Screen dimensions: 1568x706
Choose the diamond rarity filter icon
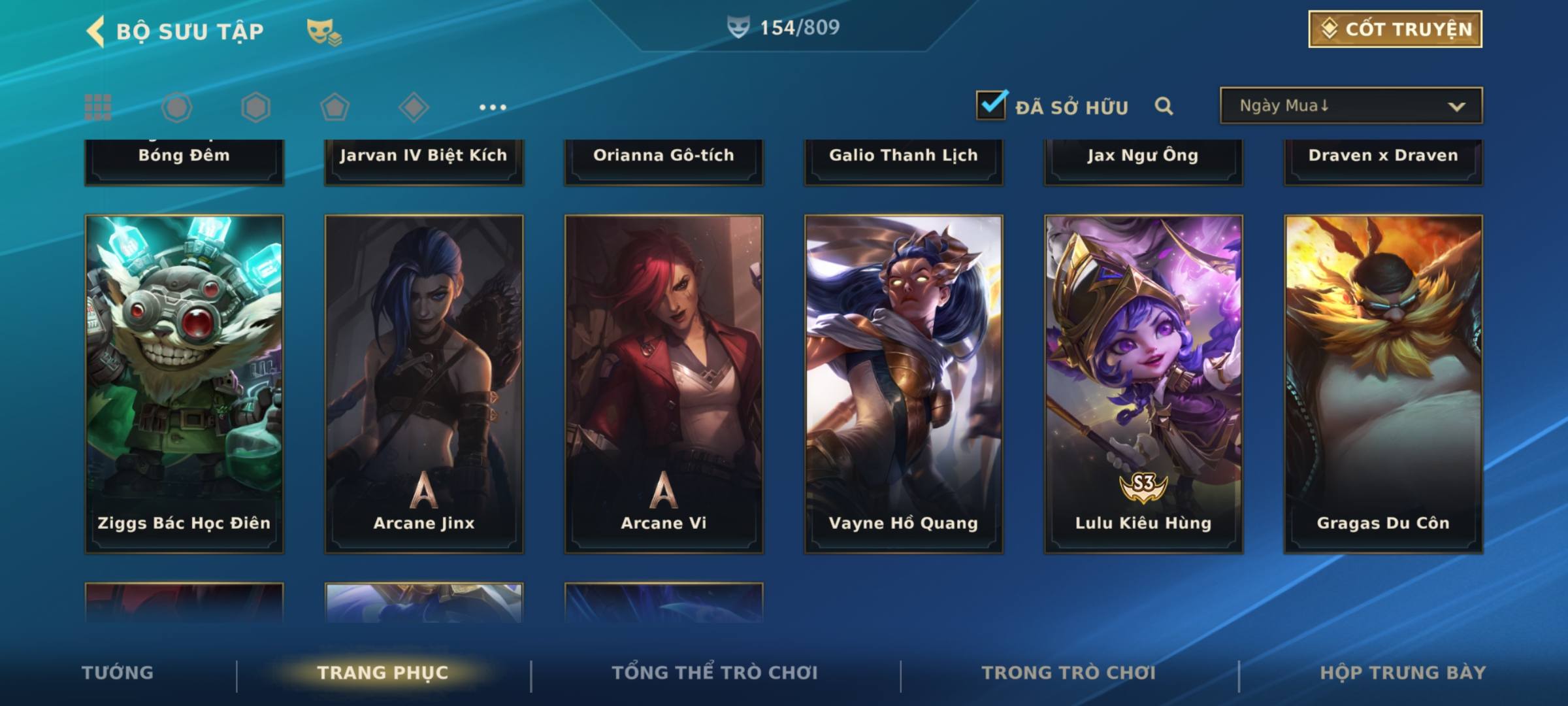click(x=414, y=107)
